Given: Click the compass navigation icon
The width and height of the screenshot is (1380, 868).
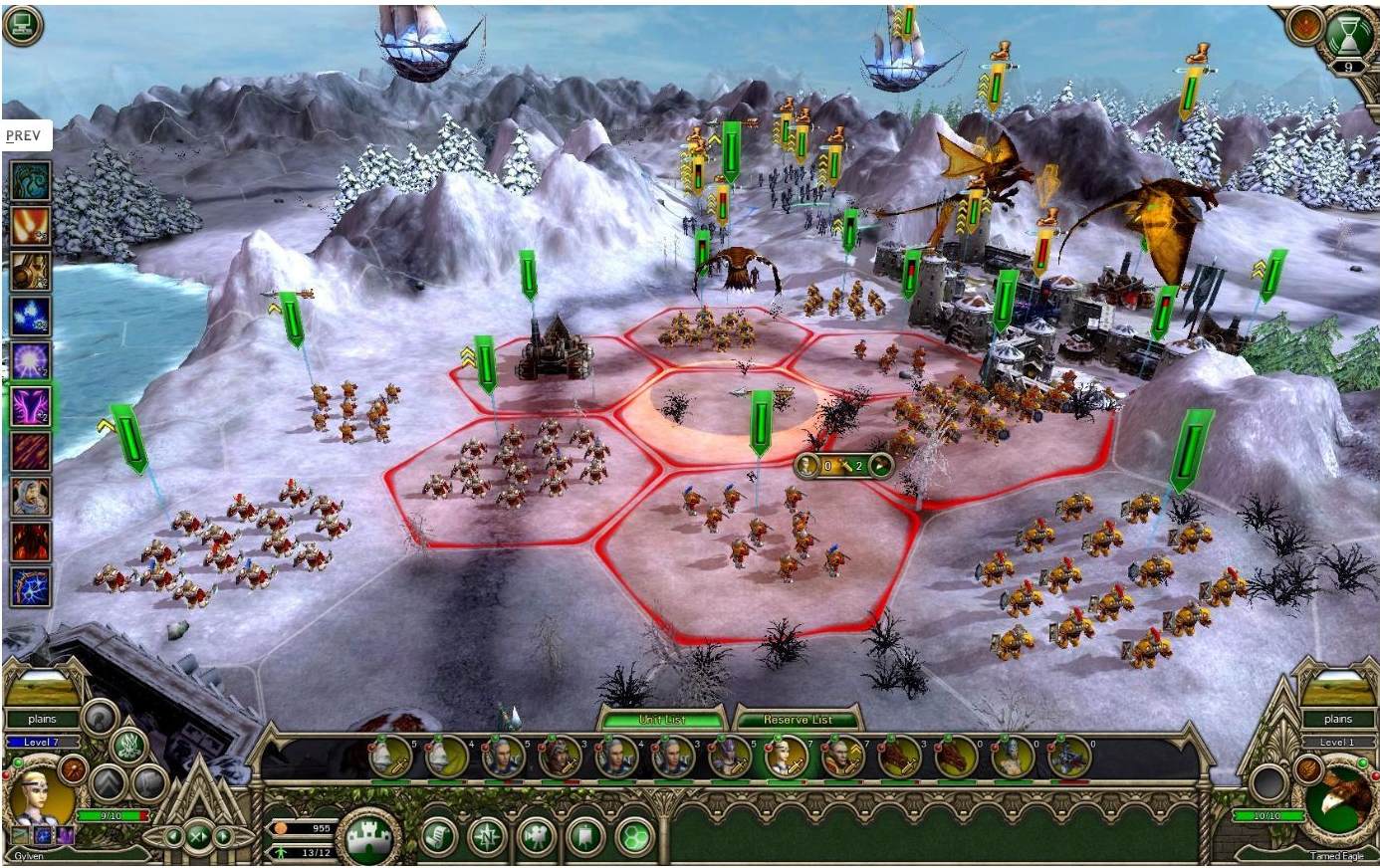Looking at the screenshot, I should (488, 835).
